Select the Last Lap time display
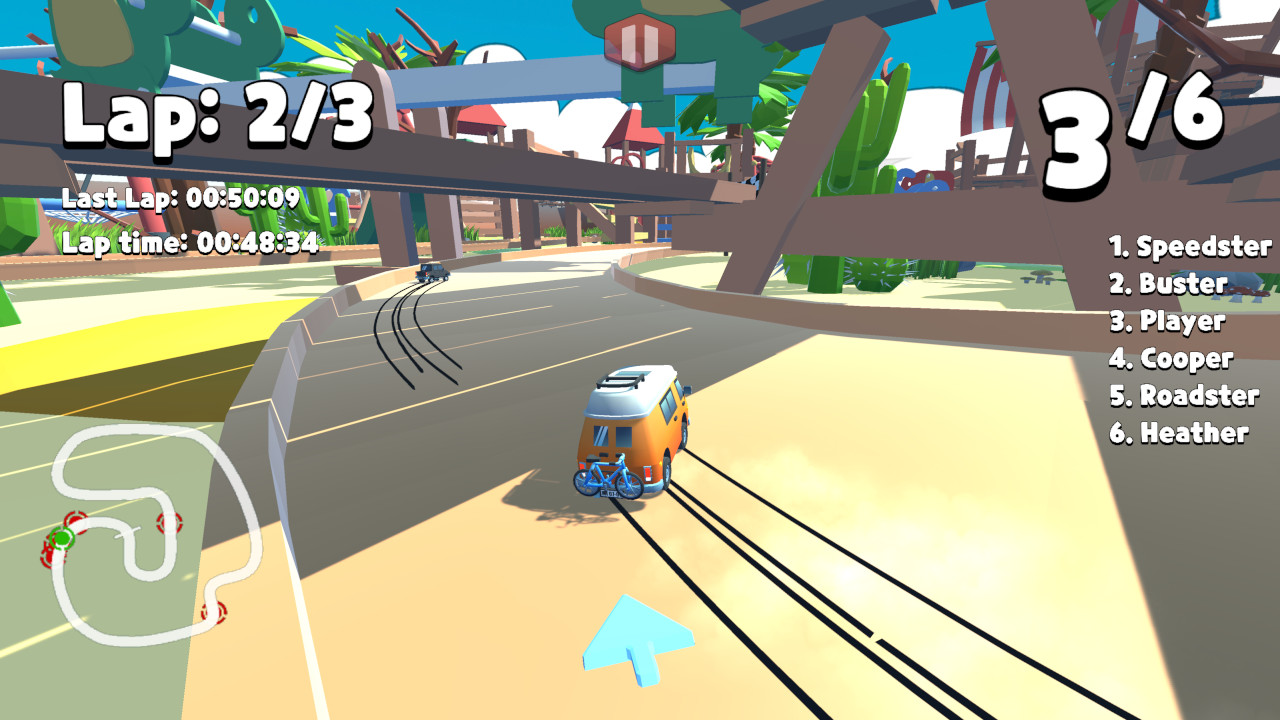The width and height of the screenshot is (1280, 720). click(180, 199)
